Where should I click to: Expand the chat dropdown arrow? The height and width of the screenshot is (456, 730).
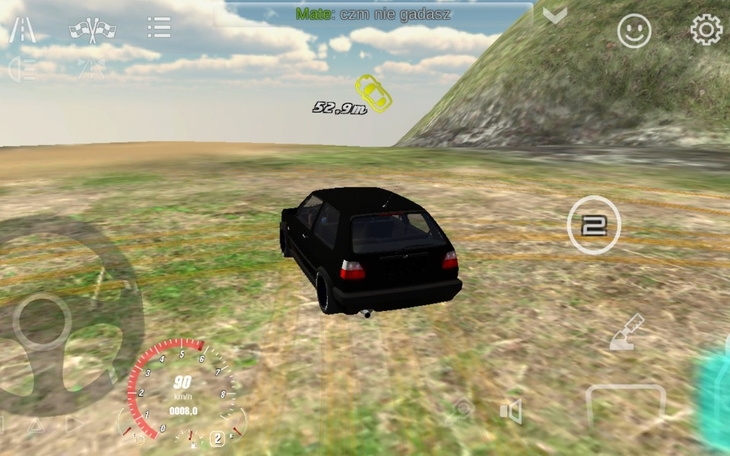555,15
